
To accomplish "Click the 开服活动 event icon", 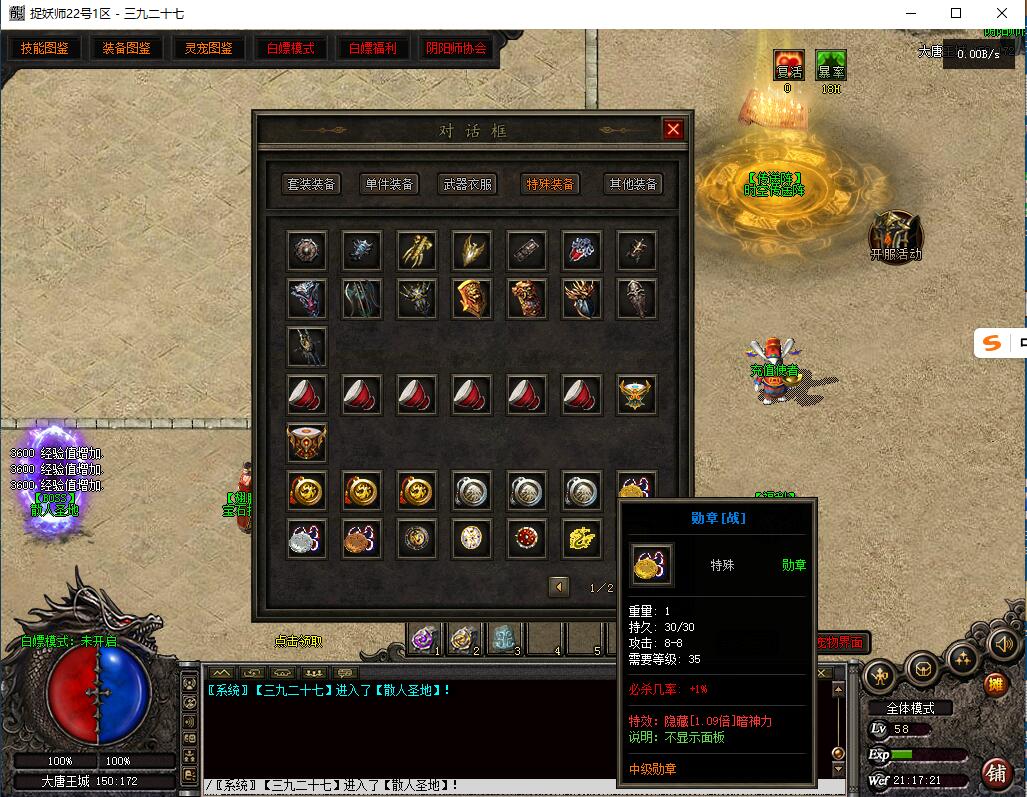I will point(895,235).
